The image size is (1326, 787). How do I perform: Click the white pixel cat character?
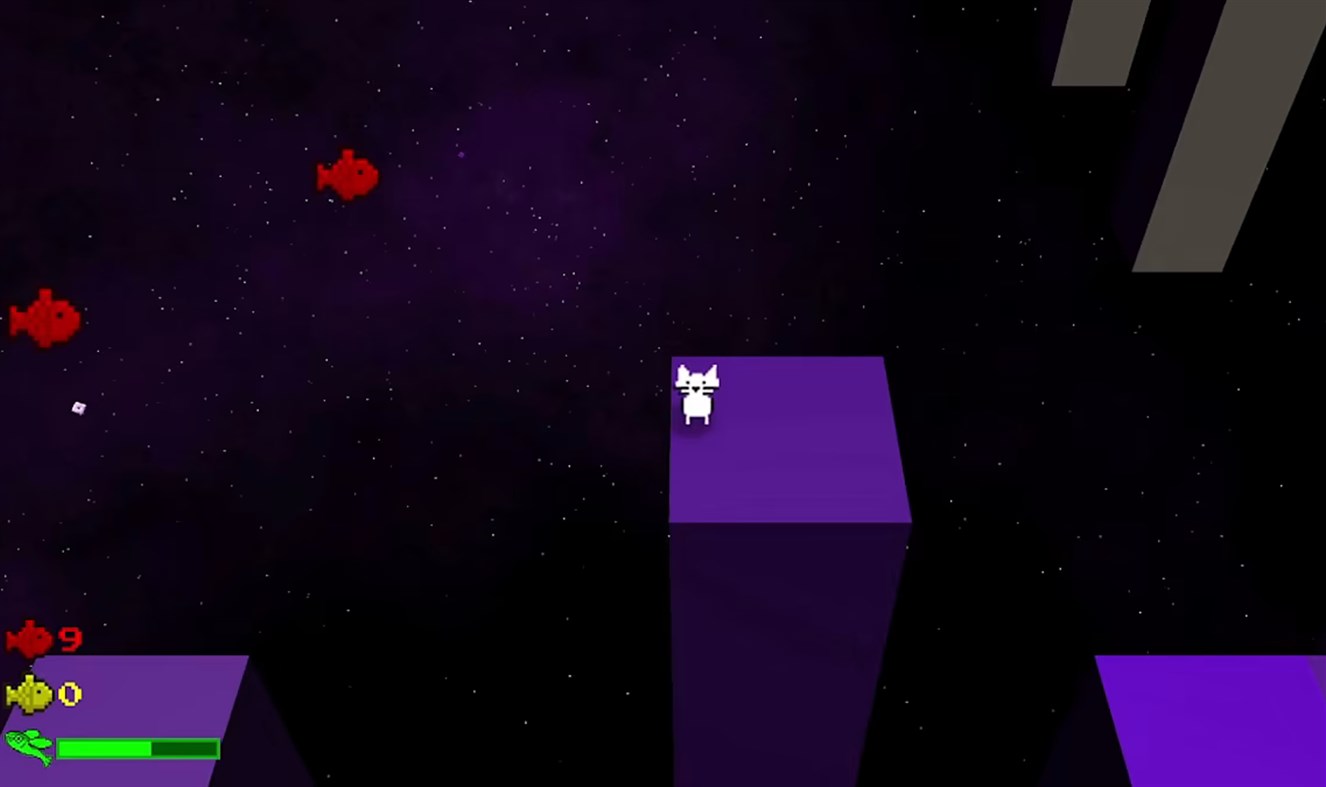click(x=697, y=400)
